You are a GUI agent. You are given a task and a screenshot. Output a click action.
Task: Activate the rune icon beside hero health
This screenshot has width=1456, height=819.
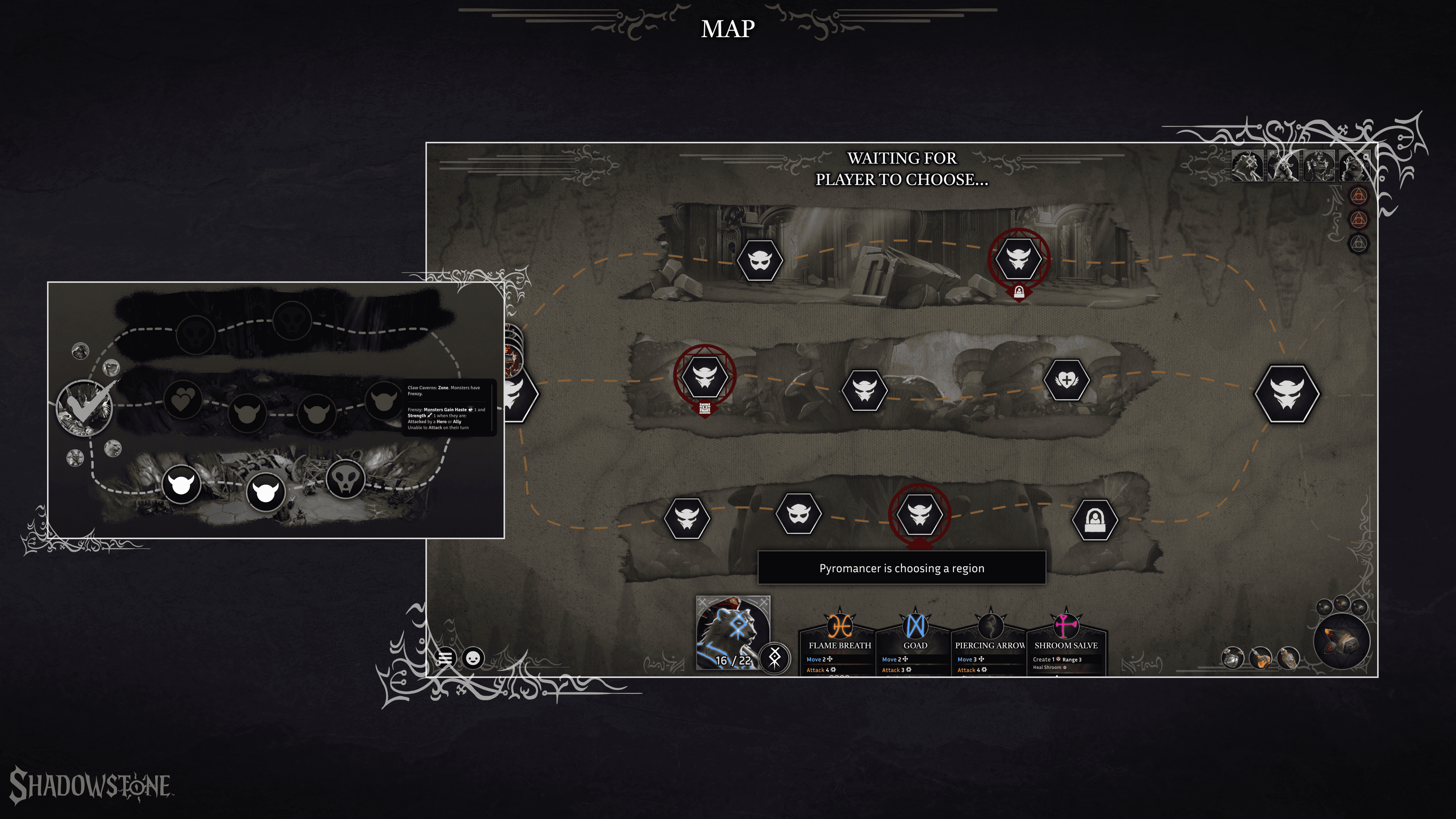(774, 657)
